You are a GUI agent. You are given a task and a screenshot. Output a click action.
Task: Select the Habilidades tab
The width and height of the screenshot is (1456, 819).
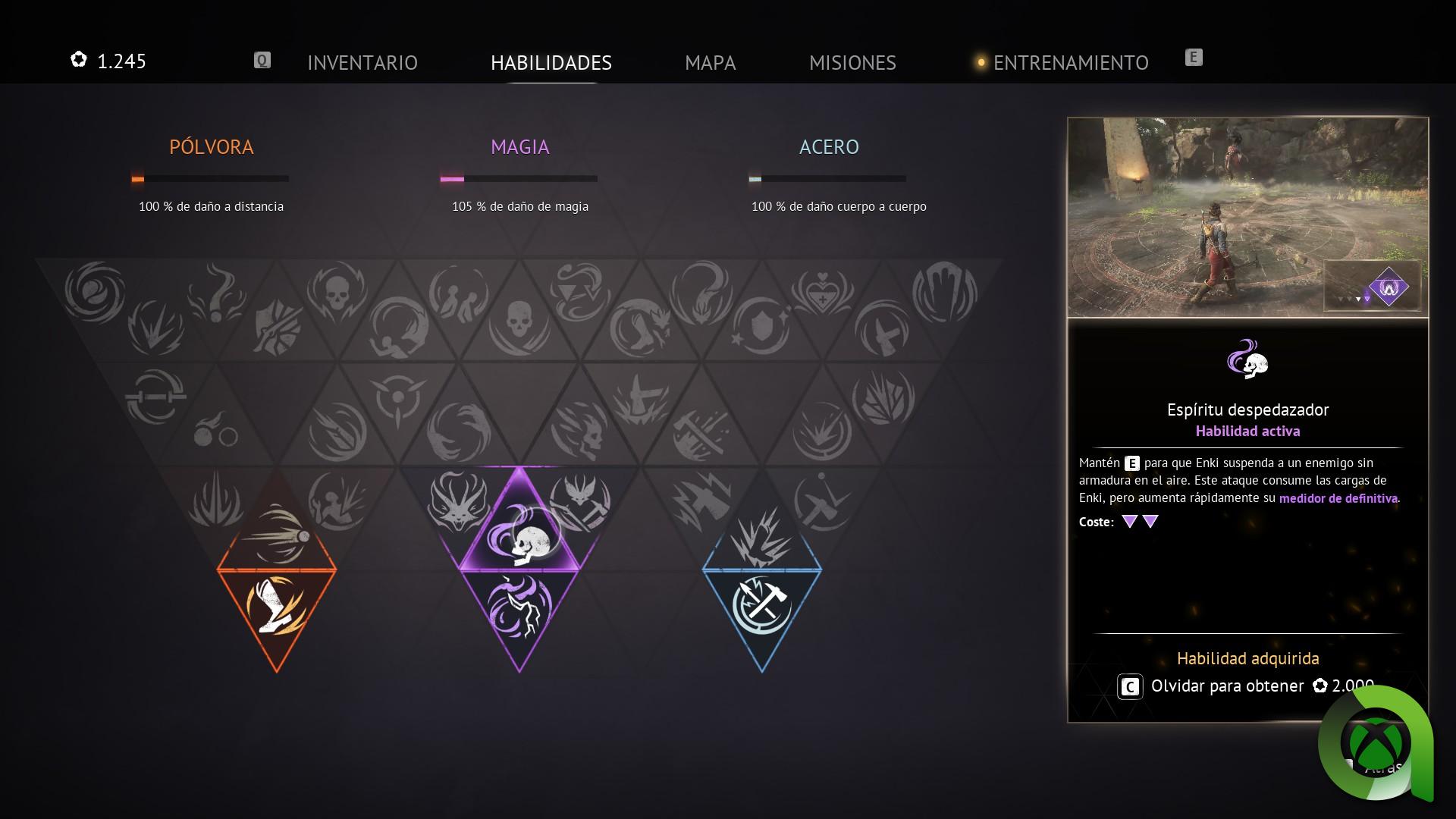(x=551, y=62)
